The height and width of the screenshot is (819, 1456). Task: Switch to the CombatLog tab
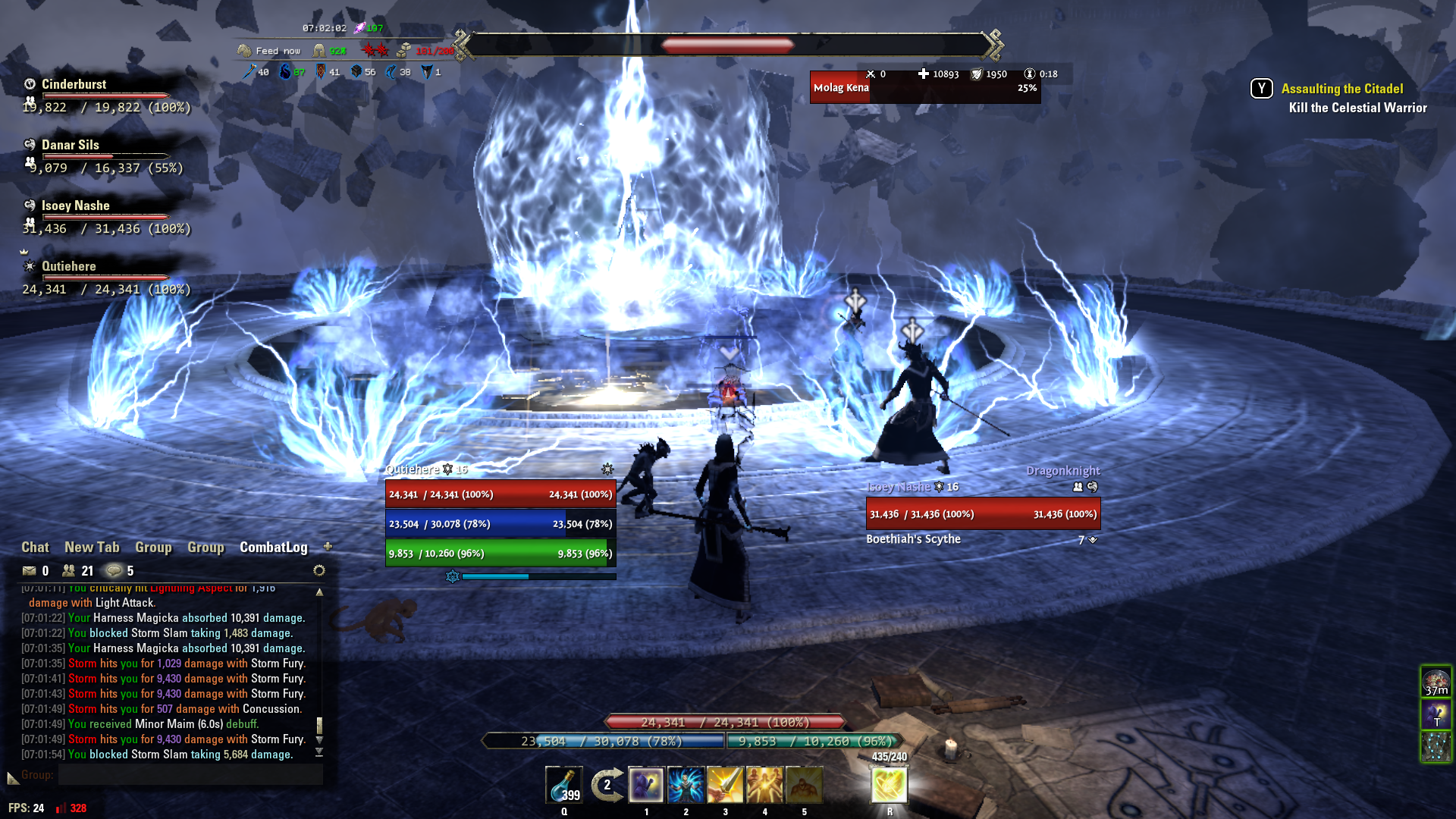pyautogui.click(x=273, y=547)
